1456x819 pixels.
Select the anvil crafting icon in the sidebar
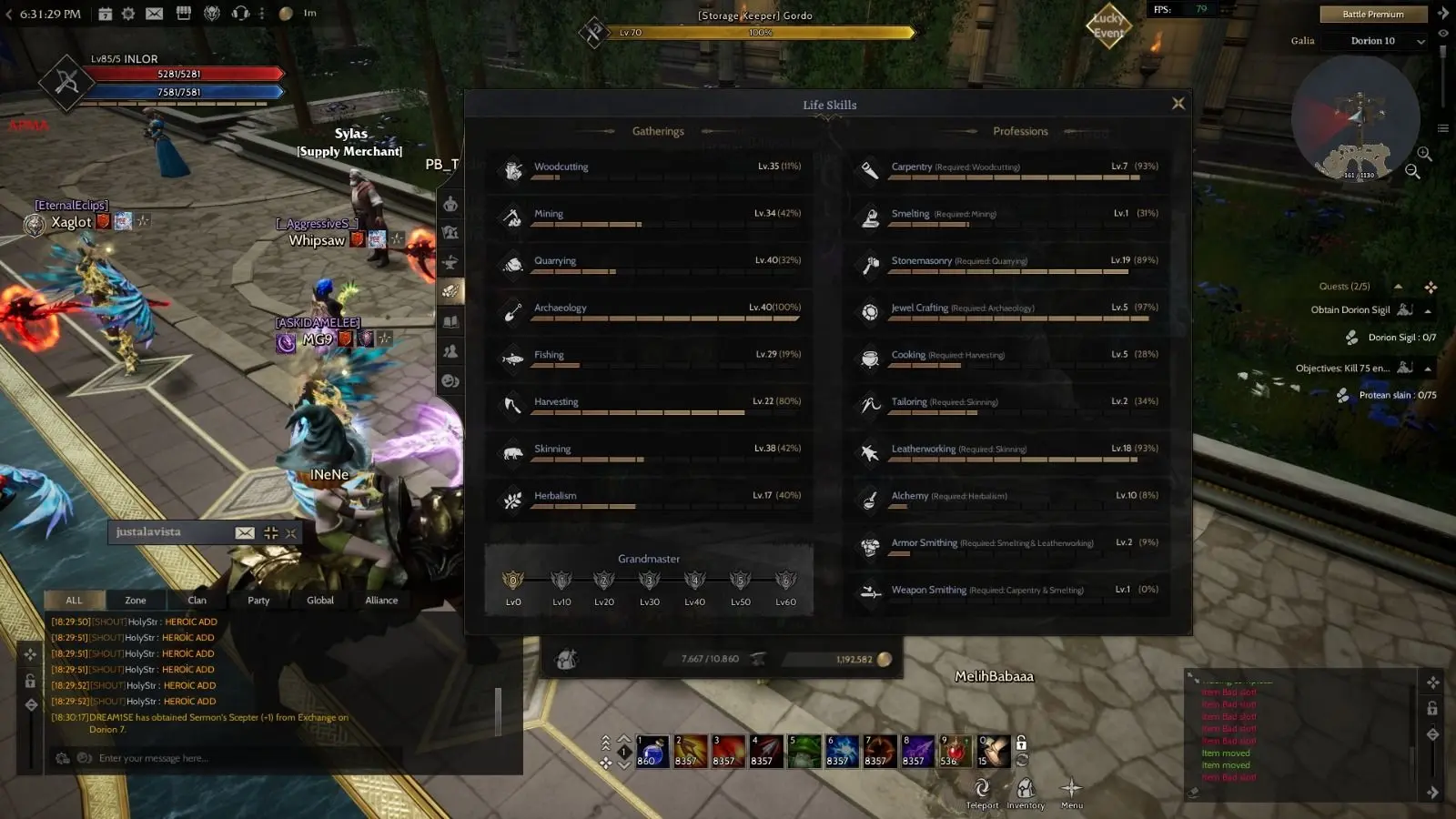tap(450, 261)
